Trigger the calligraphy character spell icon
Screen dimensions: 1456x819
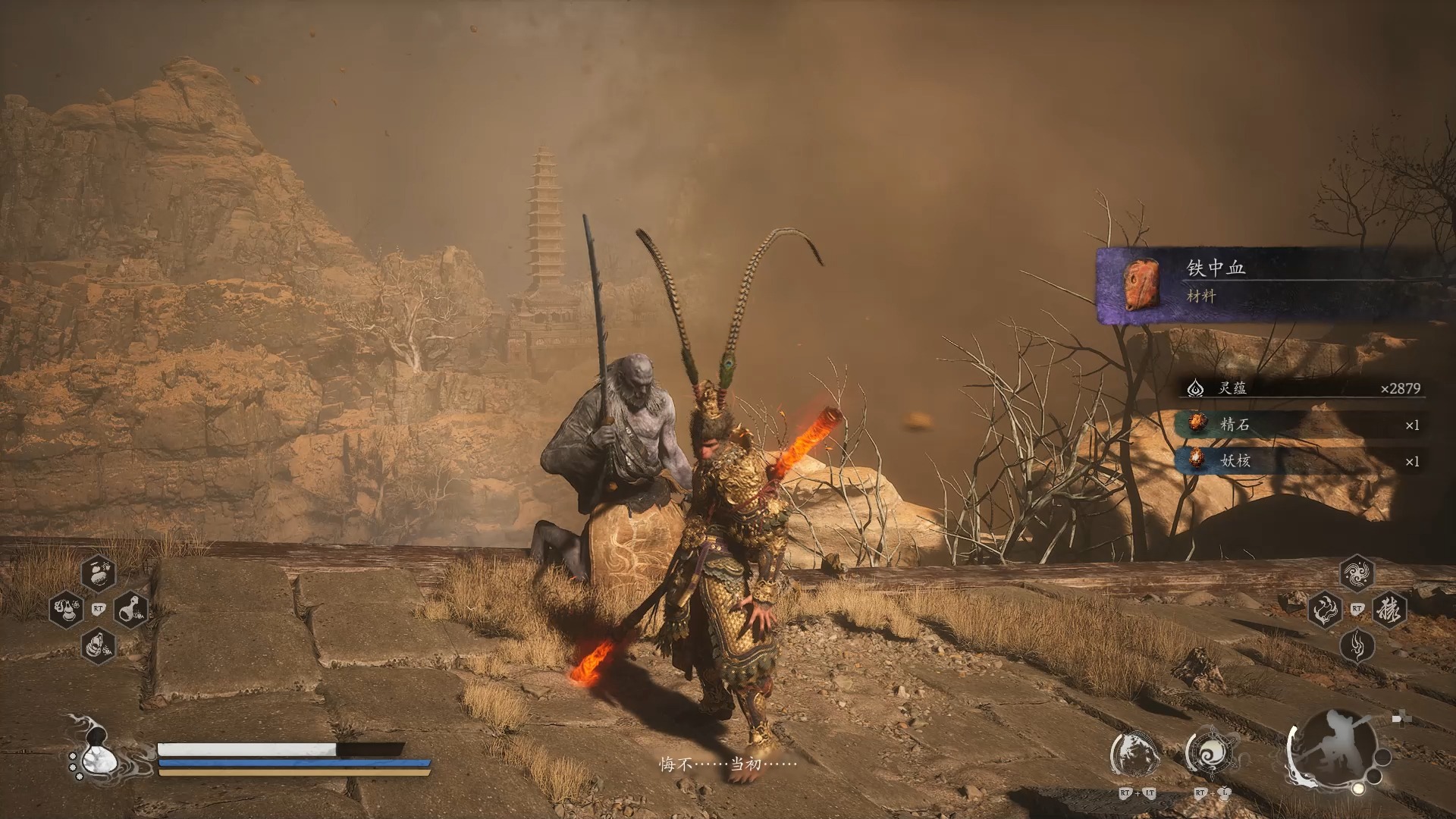1389,609
